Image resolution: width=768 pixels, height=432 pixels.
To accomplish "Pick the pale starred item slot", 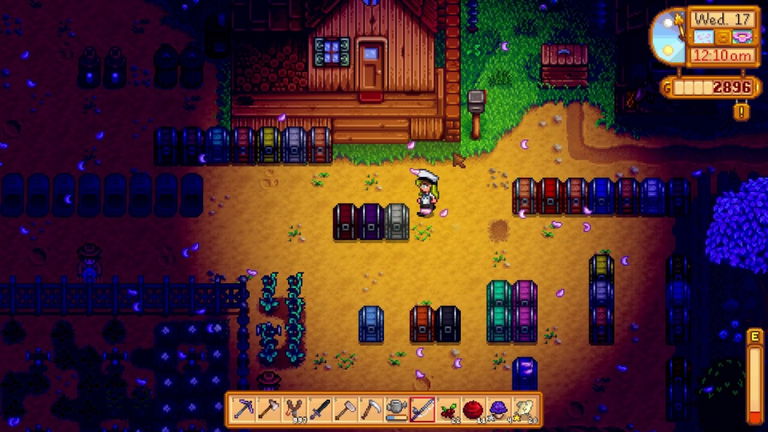I will point(524,408).
